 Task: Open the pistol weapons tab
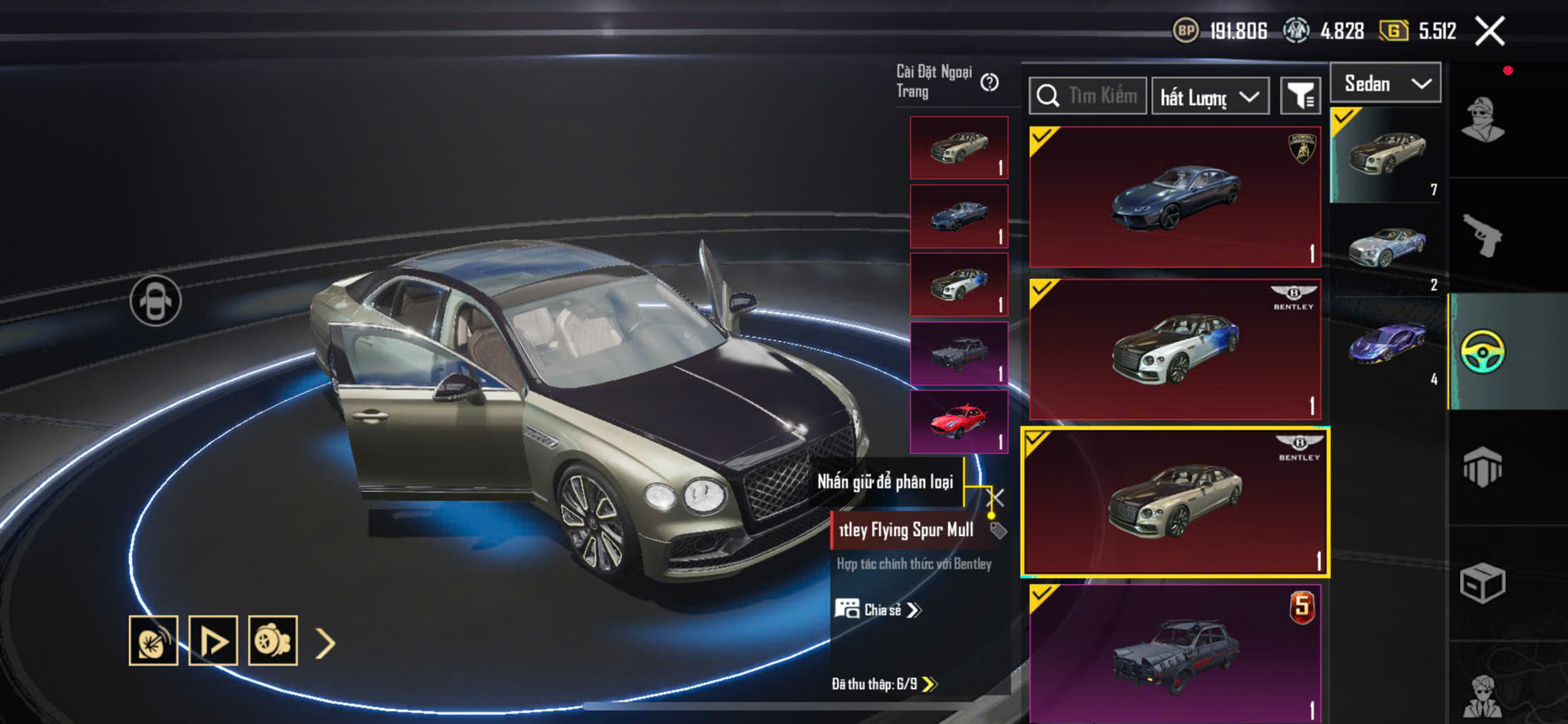[x=1482, y=236]
